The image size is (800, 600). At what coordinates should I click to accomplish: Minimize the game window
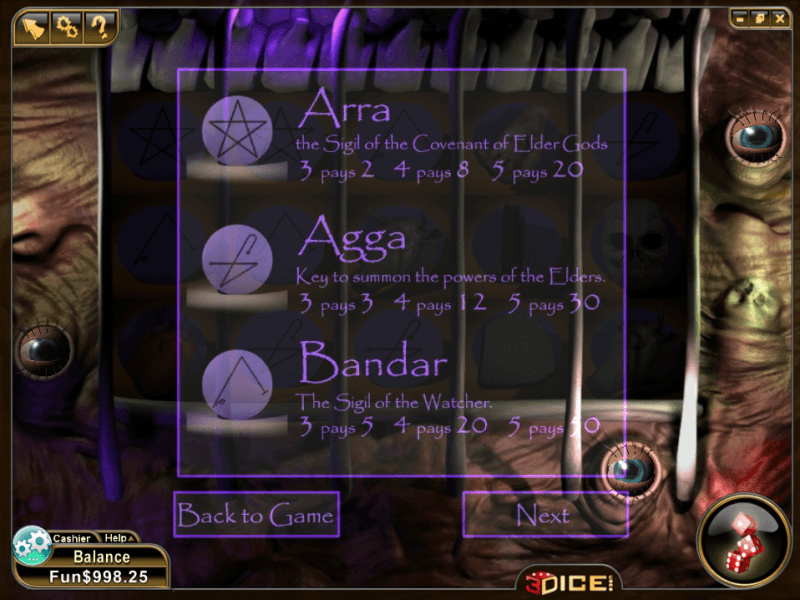740,17
